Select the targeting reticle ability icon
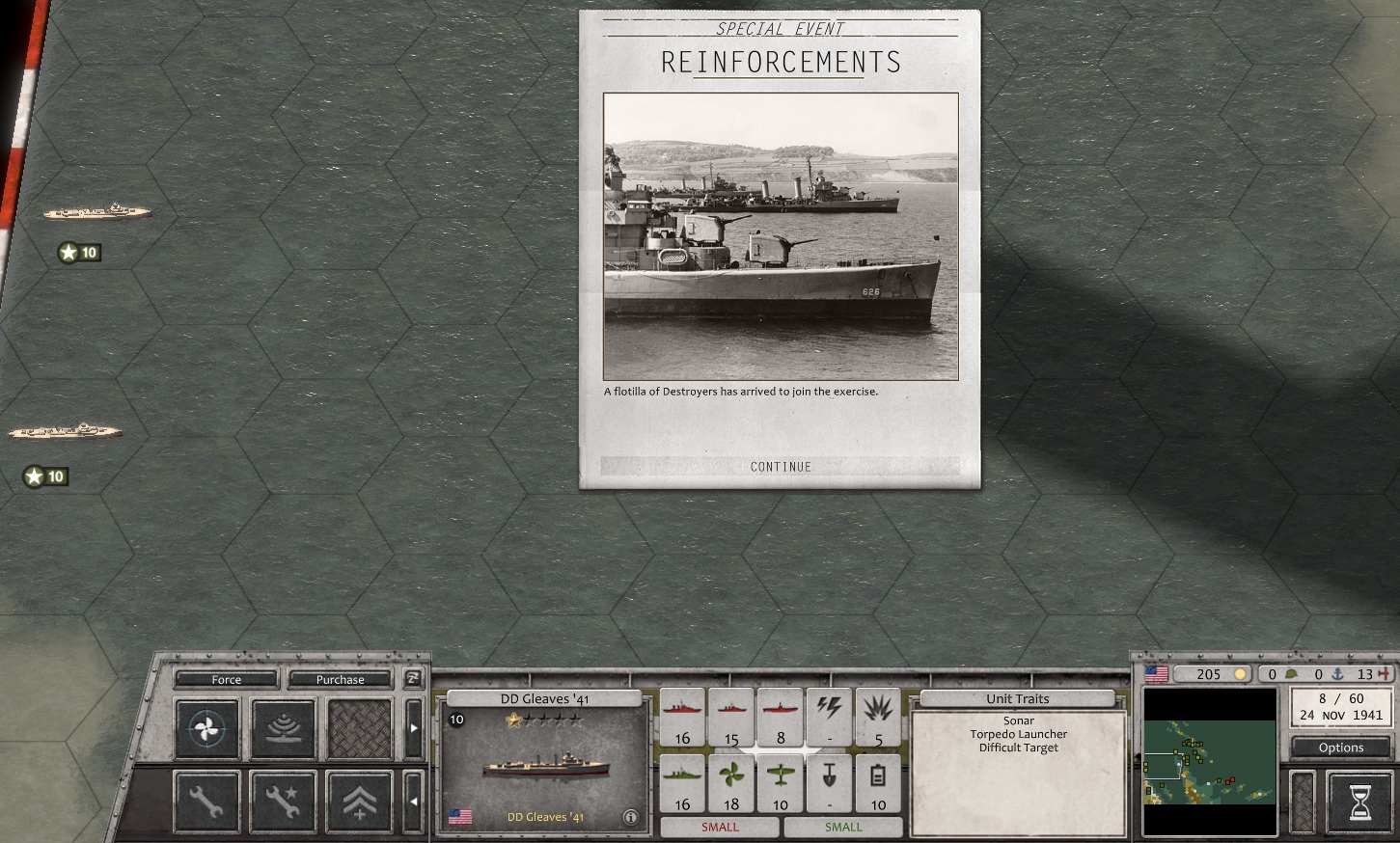This screenshot has height=843, width=1400. pyautogui.click(x=207, y=728)
